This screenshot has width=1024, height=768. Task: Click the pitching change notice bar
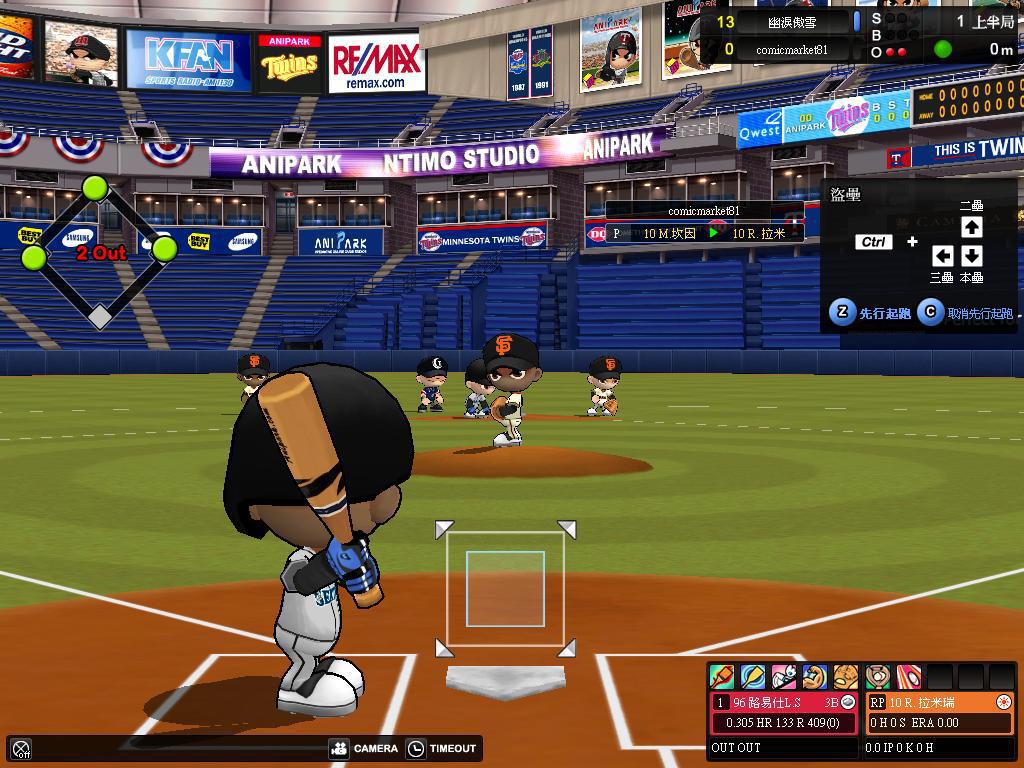point(704,233)
